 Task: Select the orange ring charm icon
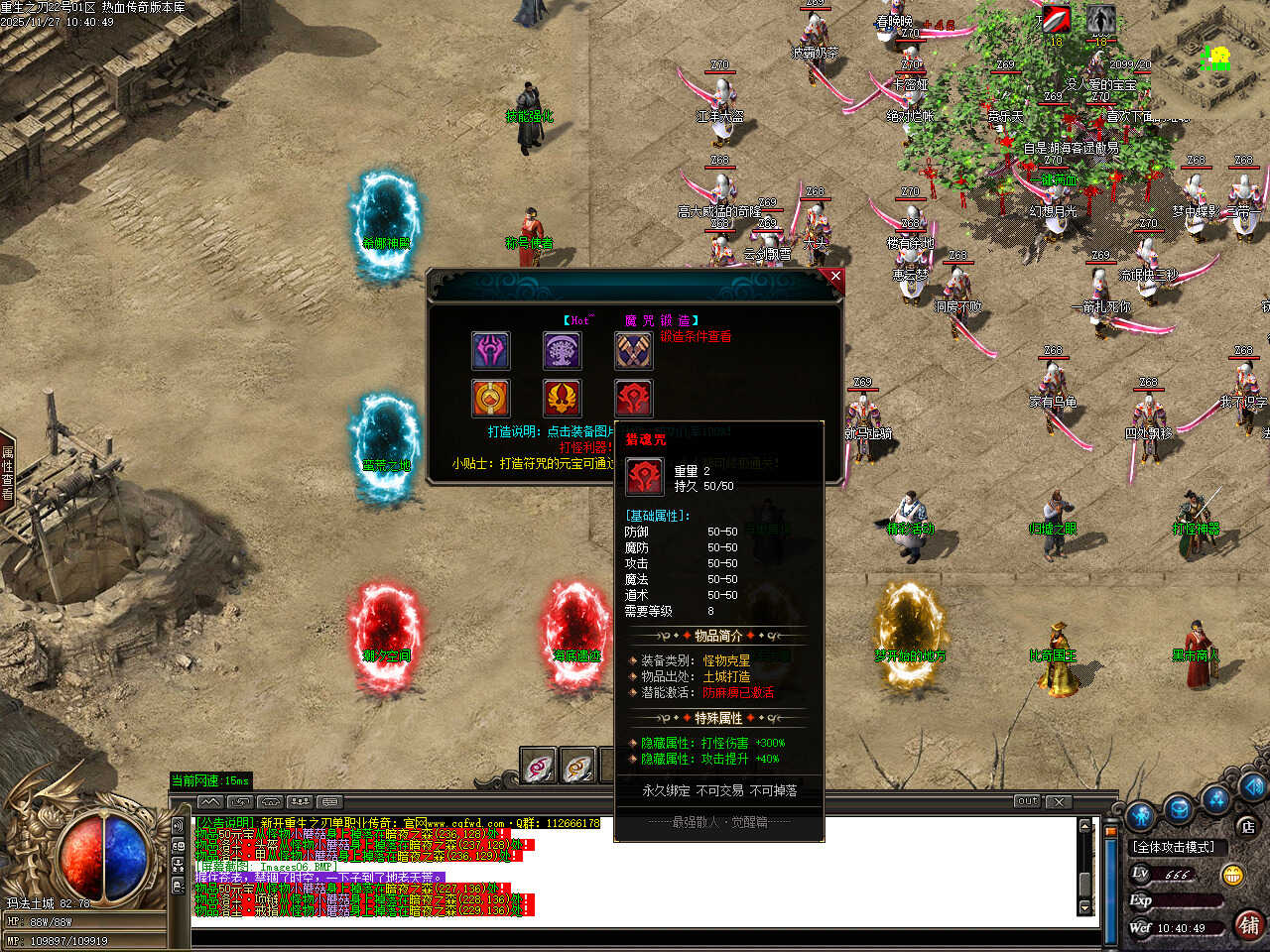[x=490, y=399]
